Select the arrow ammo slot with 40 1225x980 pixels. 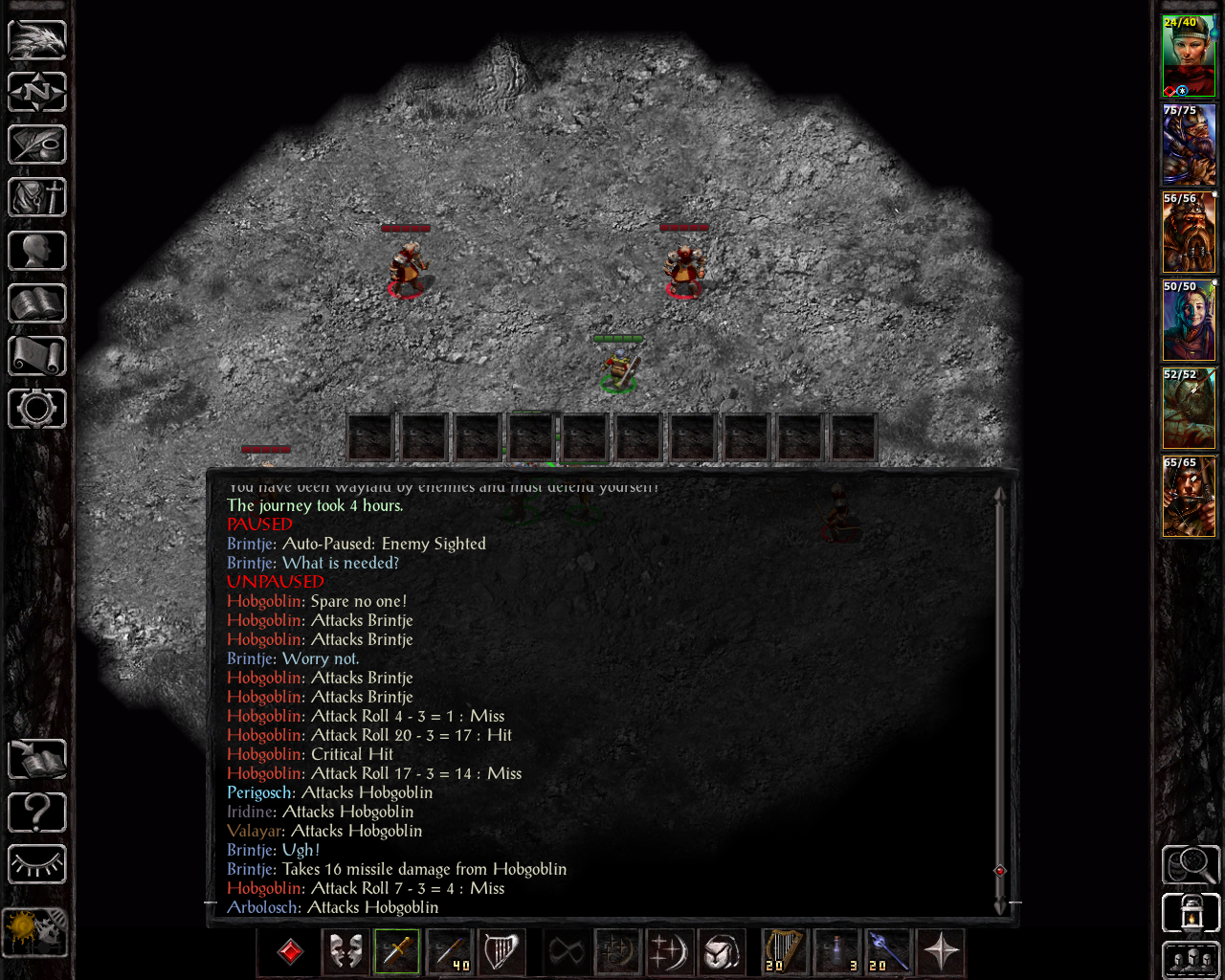pos(450,951)
